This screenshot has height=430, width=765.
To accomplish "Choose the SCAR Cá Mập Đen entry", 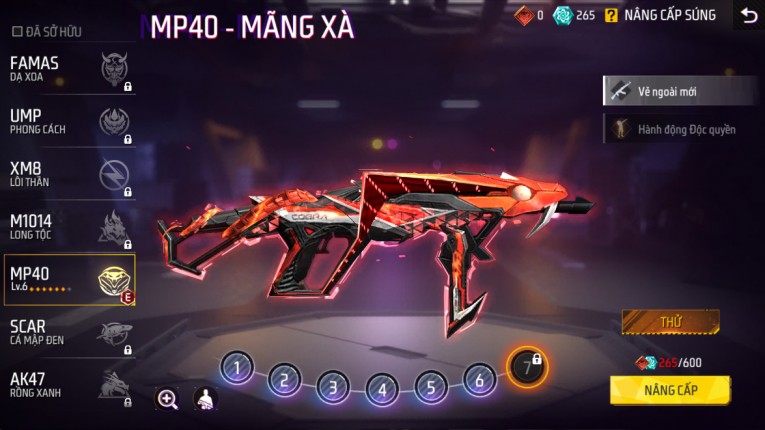I will coord(68,332).
